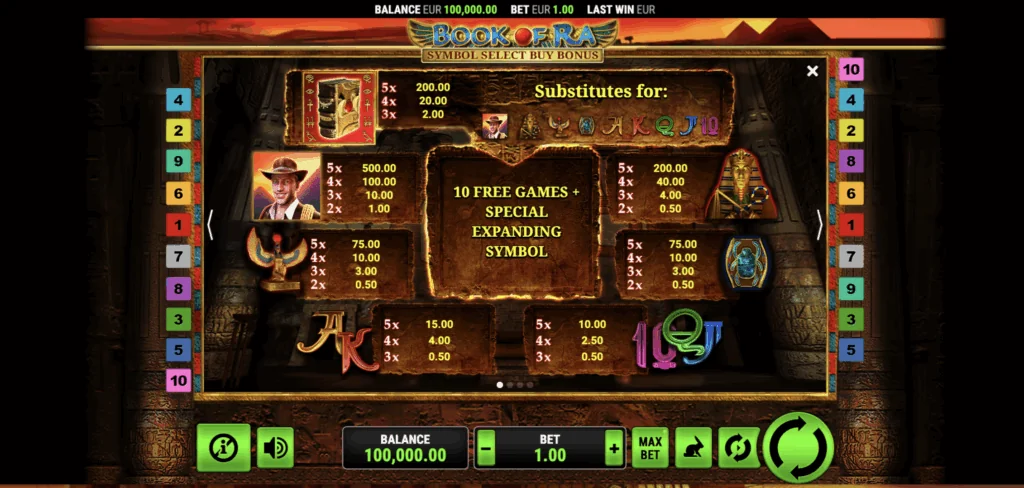Mute the sound with the speaker button
This screenshot has width=1024, height=488.
coord(274,447)
